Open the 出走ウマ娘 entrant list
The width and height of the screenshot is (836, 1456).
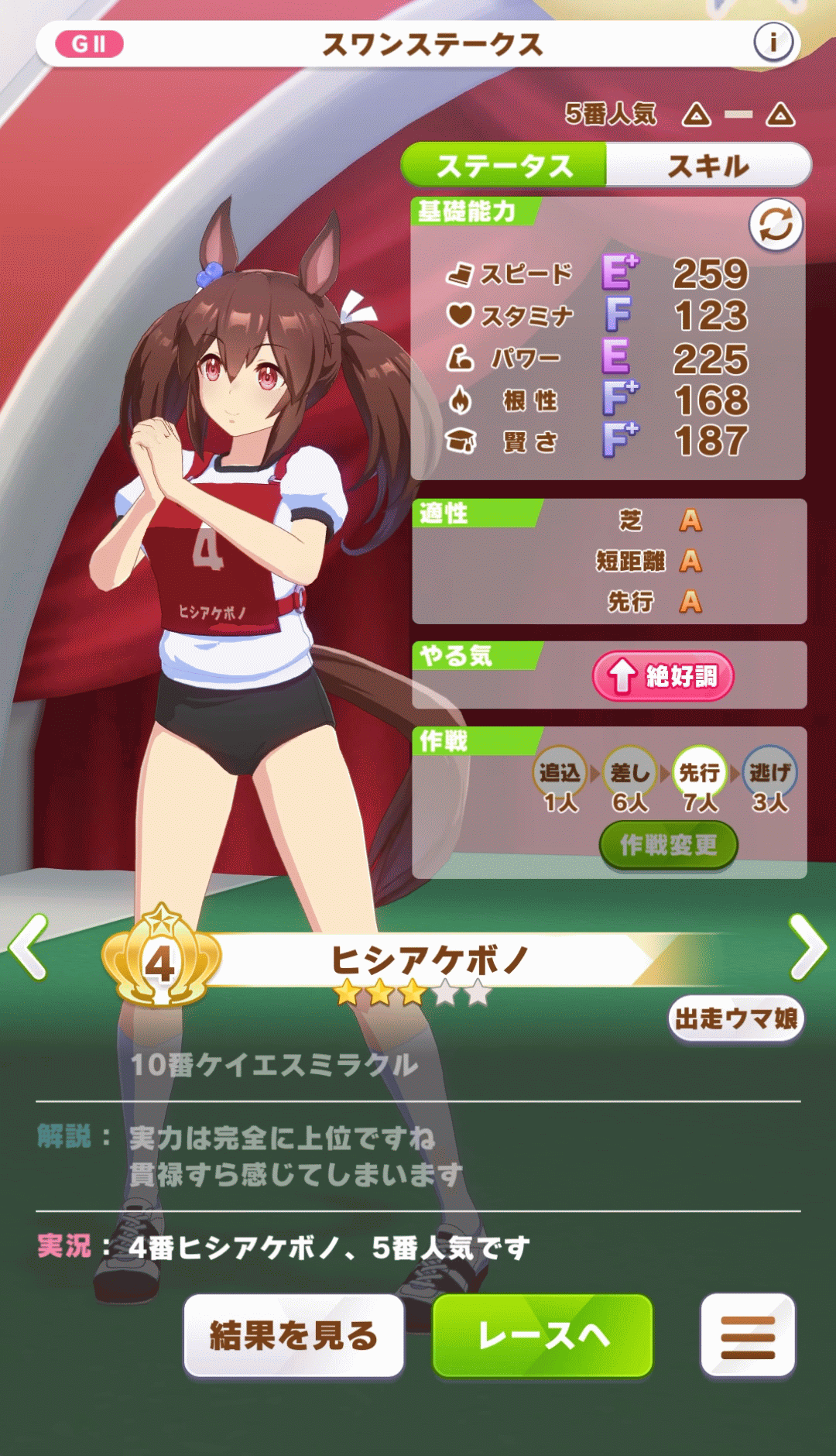[x=736, y=1018]
